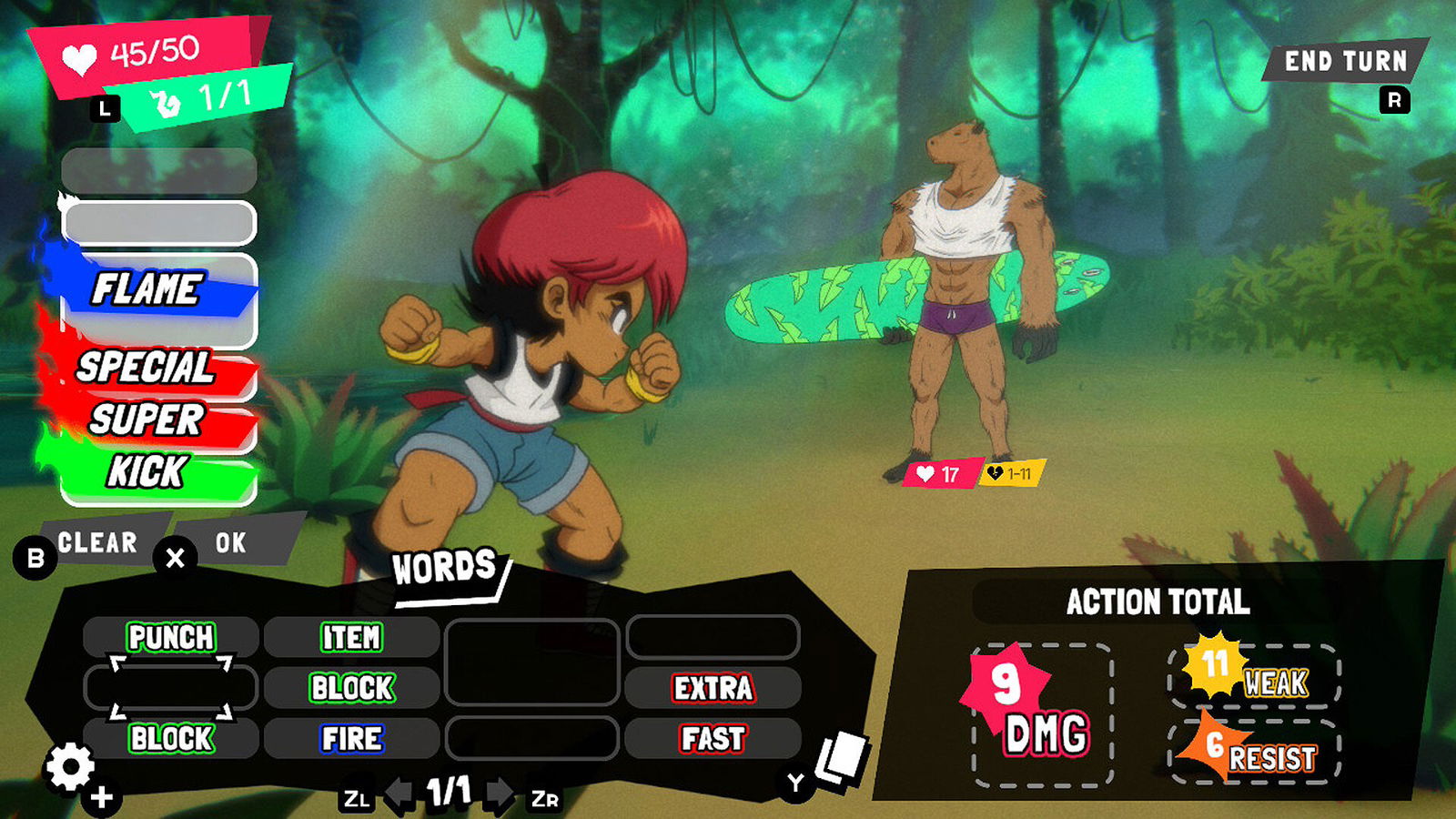Select the PUNCH word tile
The height and width of the screenshot is (819, 1456).
171,637
